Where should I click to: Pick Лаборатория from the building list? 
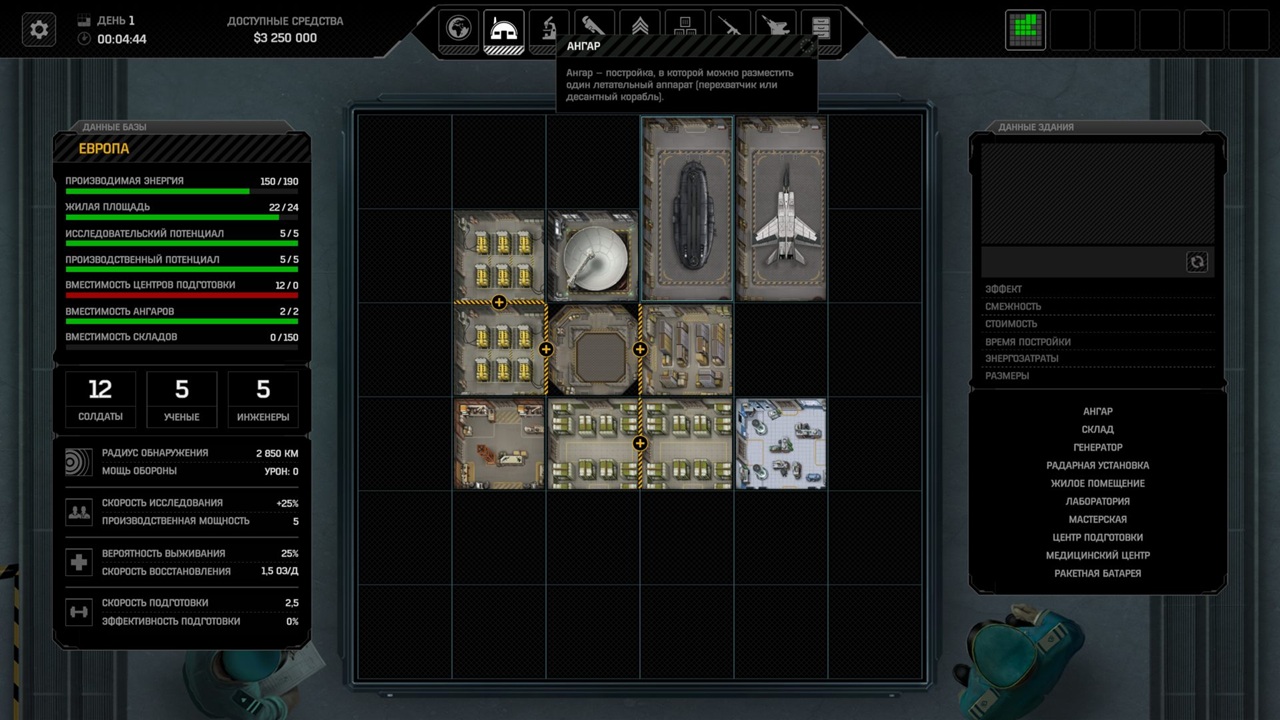pyautogui.click(x=1097, y=501)
